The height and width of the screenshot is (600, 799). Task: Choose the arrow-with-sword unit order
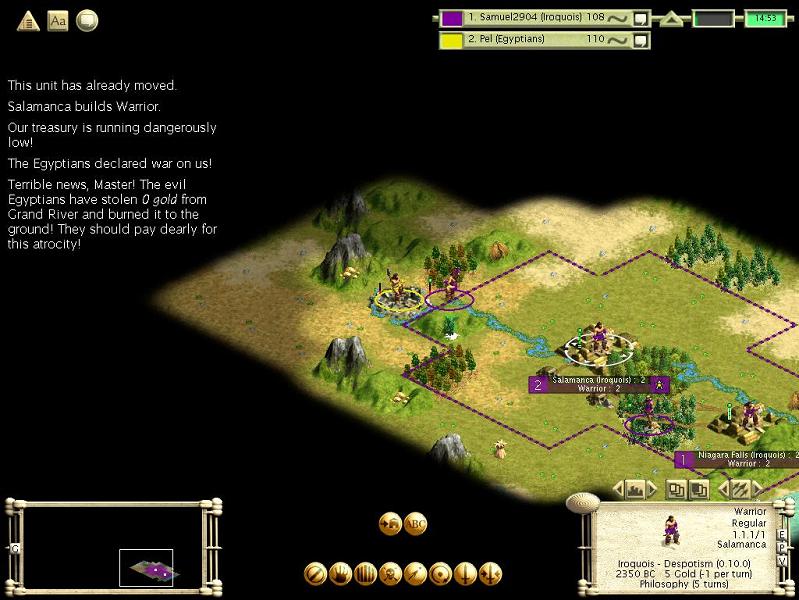490,574
